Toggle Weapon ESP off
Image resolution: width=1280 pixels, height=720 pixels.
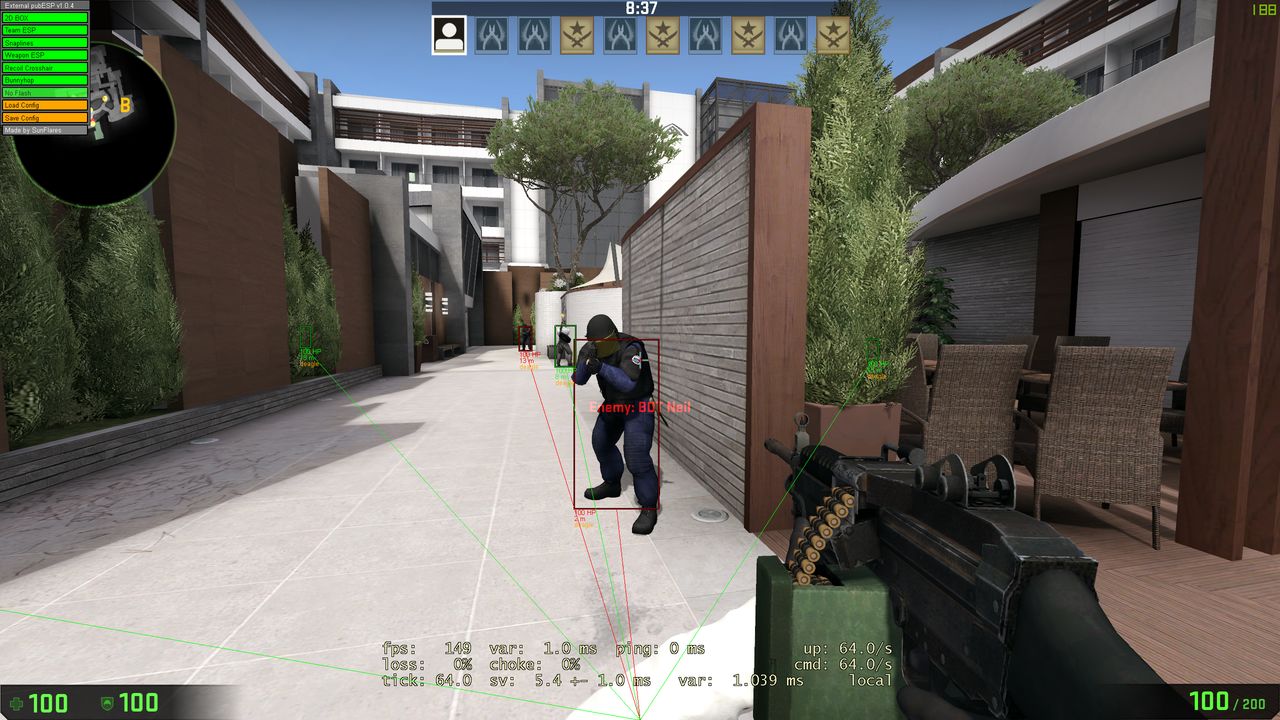click(45, 55)
